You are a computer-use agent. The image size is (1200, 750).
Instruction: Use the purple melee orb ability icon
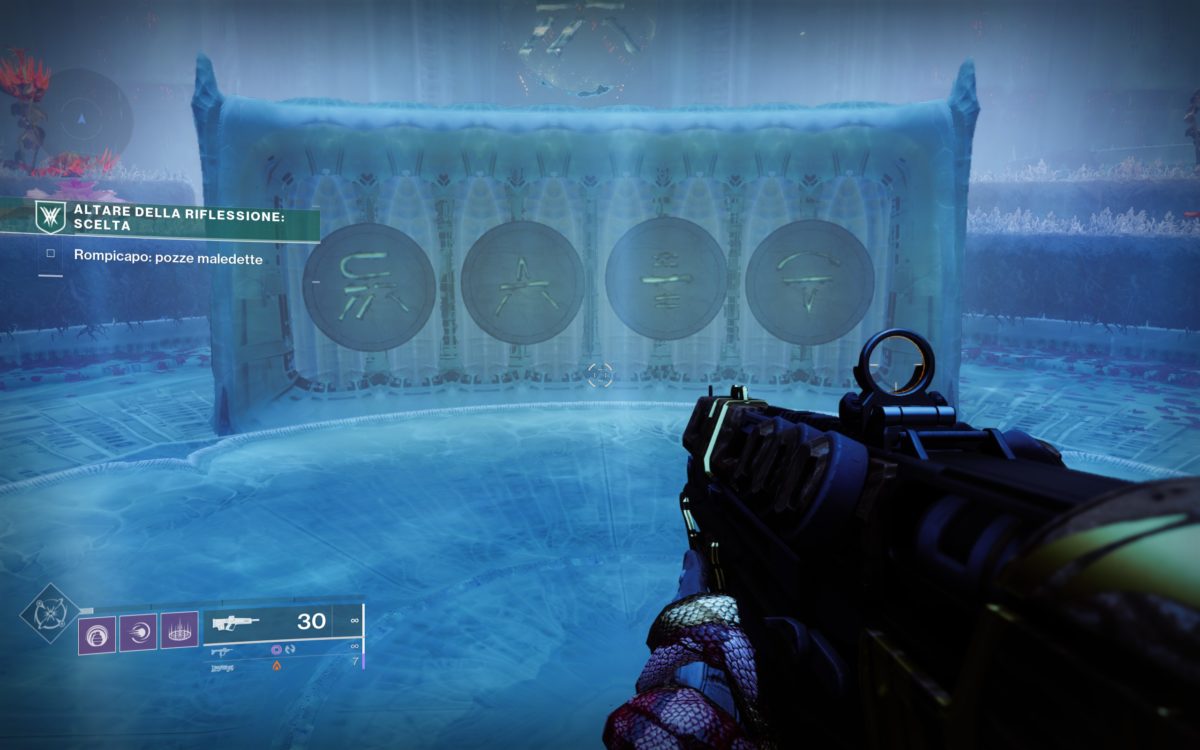point(138,631)
